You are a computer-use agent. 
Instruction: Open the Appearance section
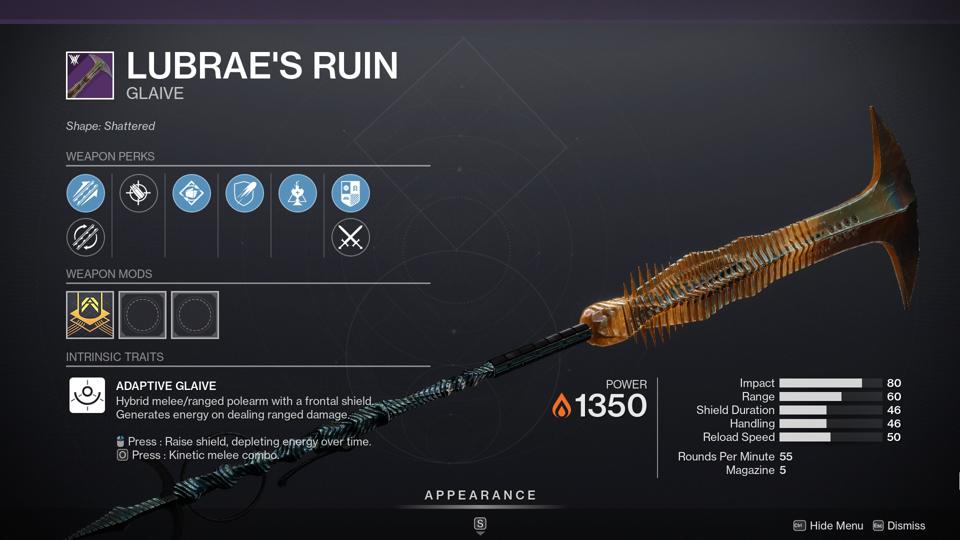(480, 495)
